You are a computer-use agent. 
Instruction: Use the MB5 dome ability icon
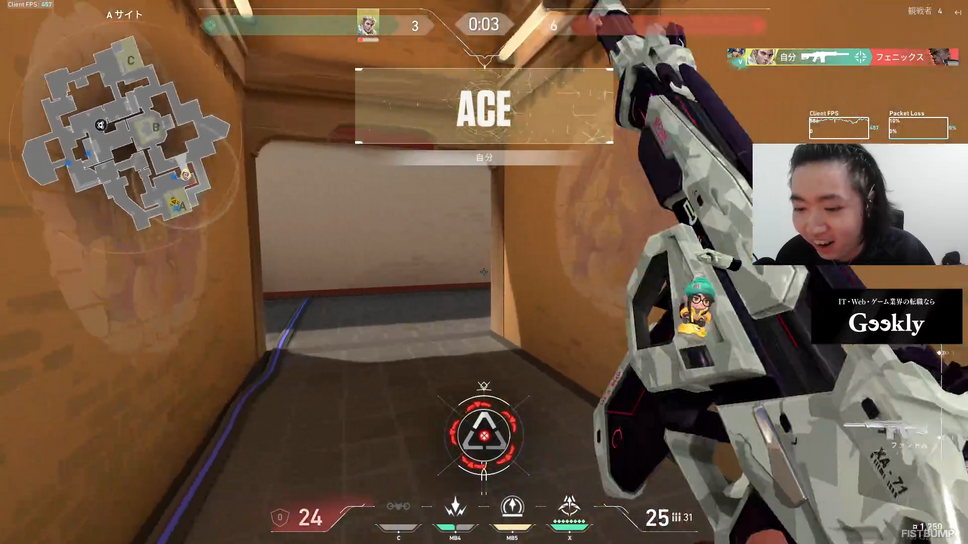pos(512,508)
